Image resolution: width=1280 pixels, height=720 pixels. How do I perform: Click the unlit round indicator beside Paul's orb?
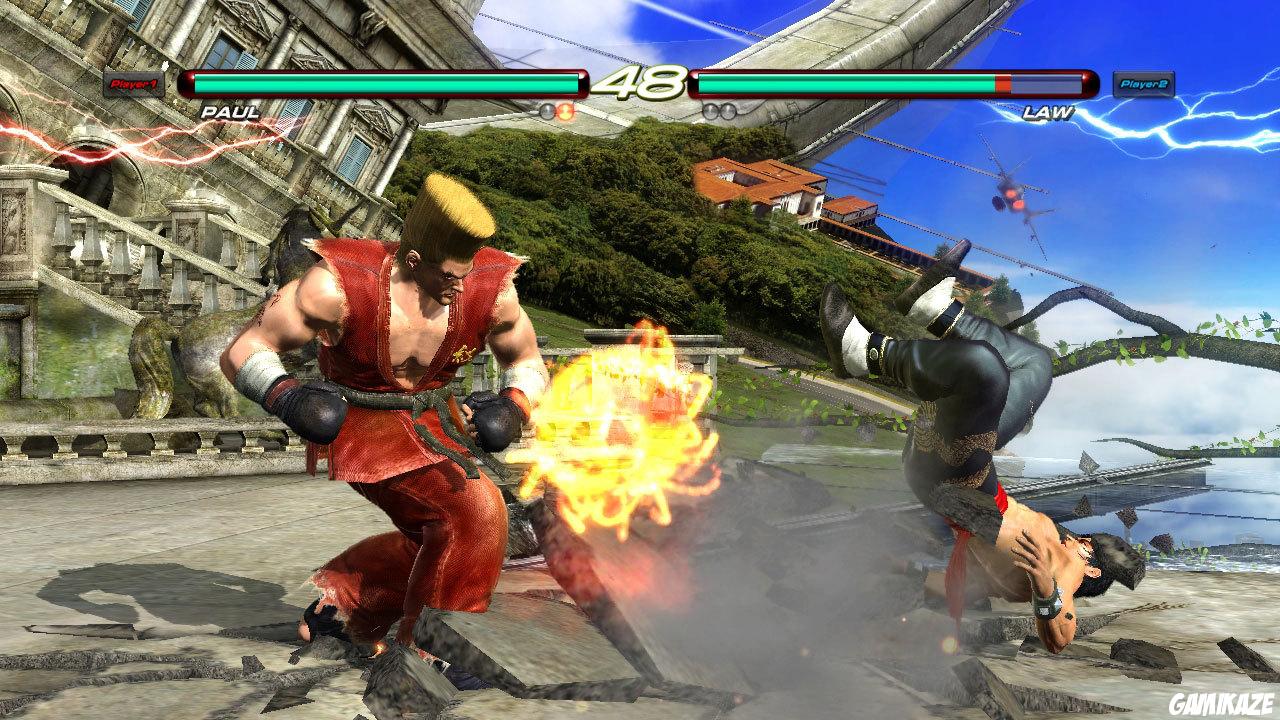(547, 112)
